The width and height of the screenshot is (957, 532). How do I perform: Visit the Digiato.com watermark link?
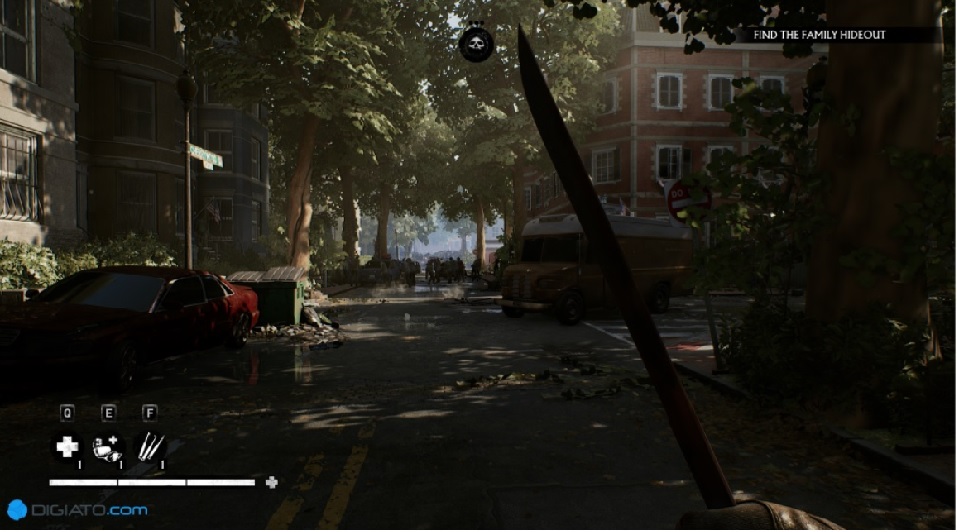click(78, 510)
